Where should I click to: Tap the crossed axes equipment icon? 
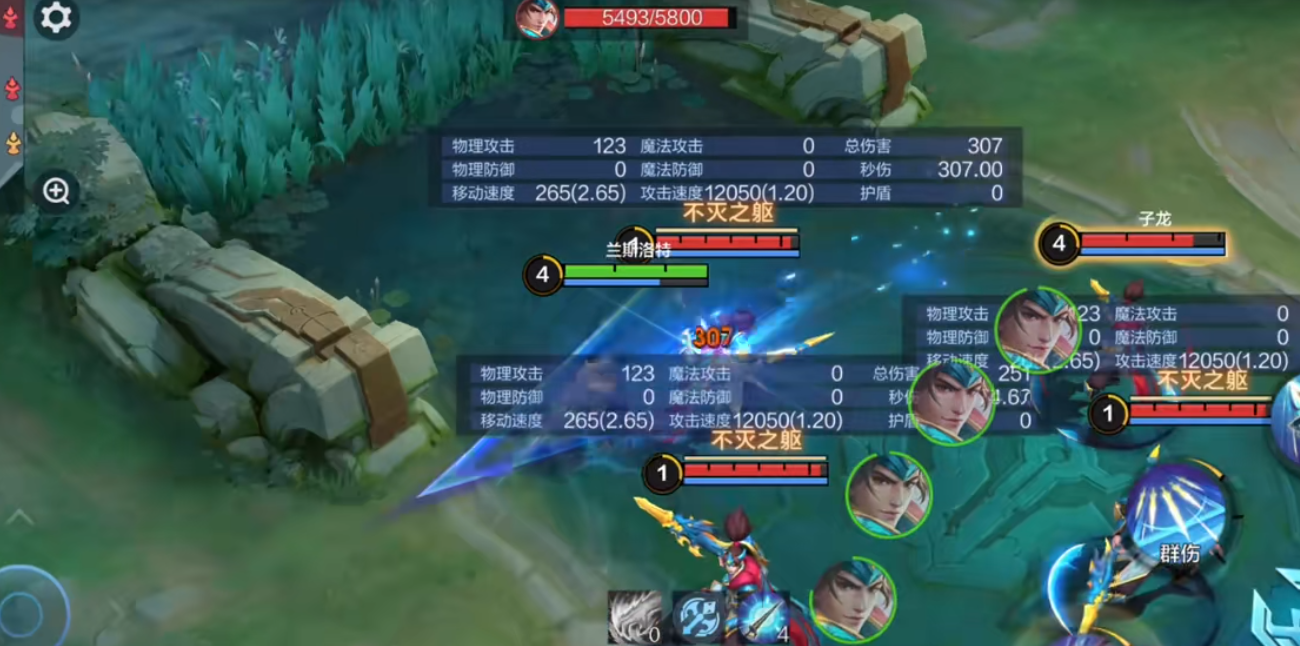click(x=698, y=616)
